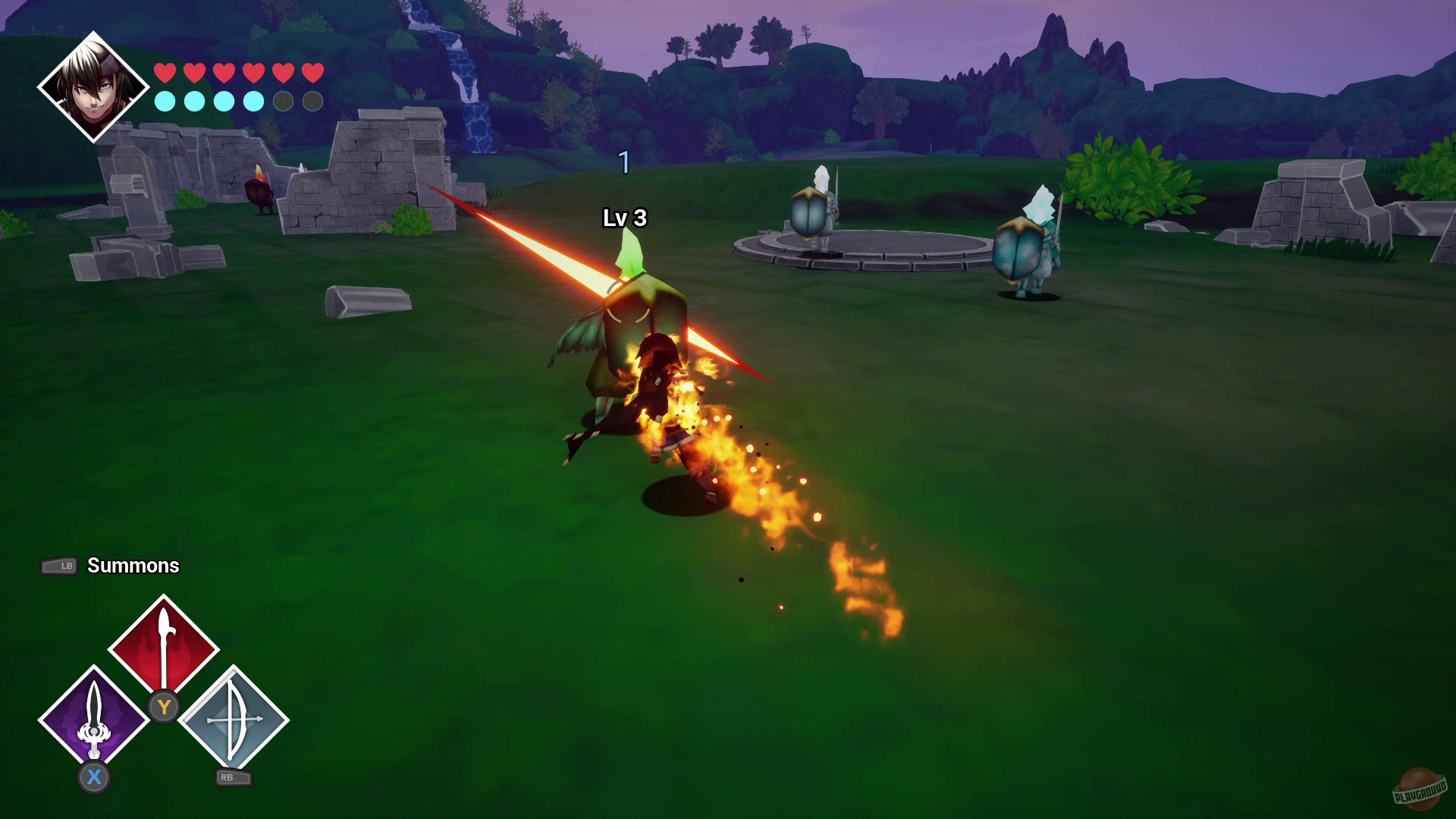
Task: Click the X button badge under the sword
Action: click(94, 777)
